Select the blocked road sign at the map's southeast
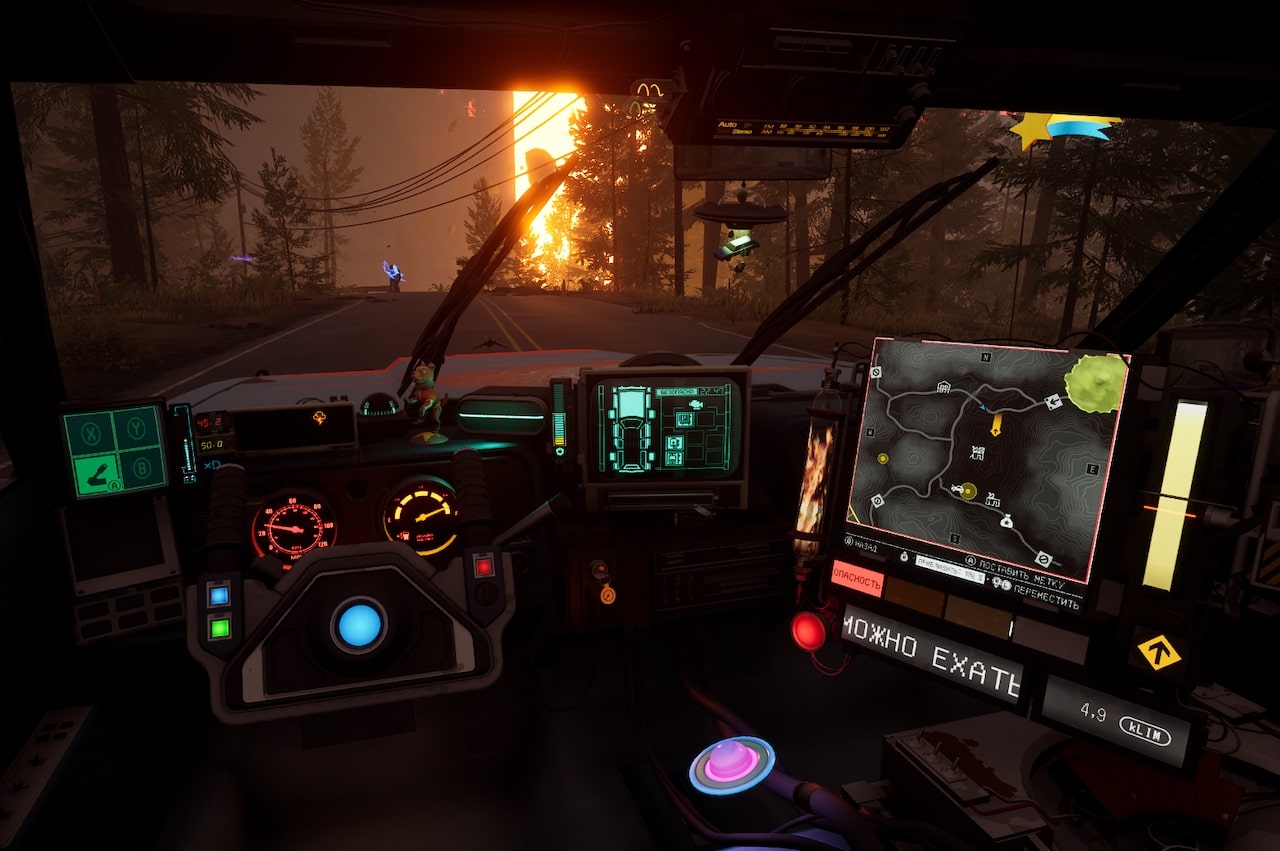 pos(1043,559)
